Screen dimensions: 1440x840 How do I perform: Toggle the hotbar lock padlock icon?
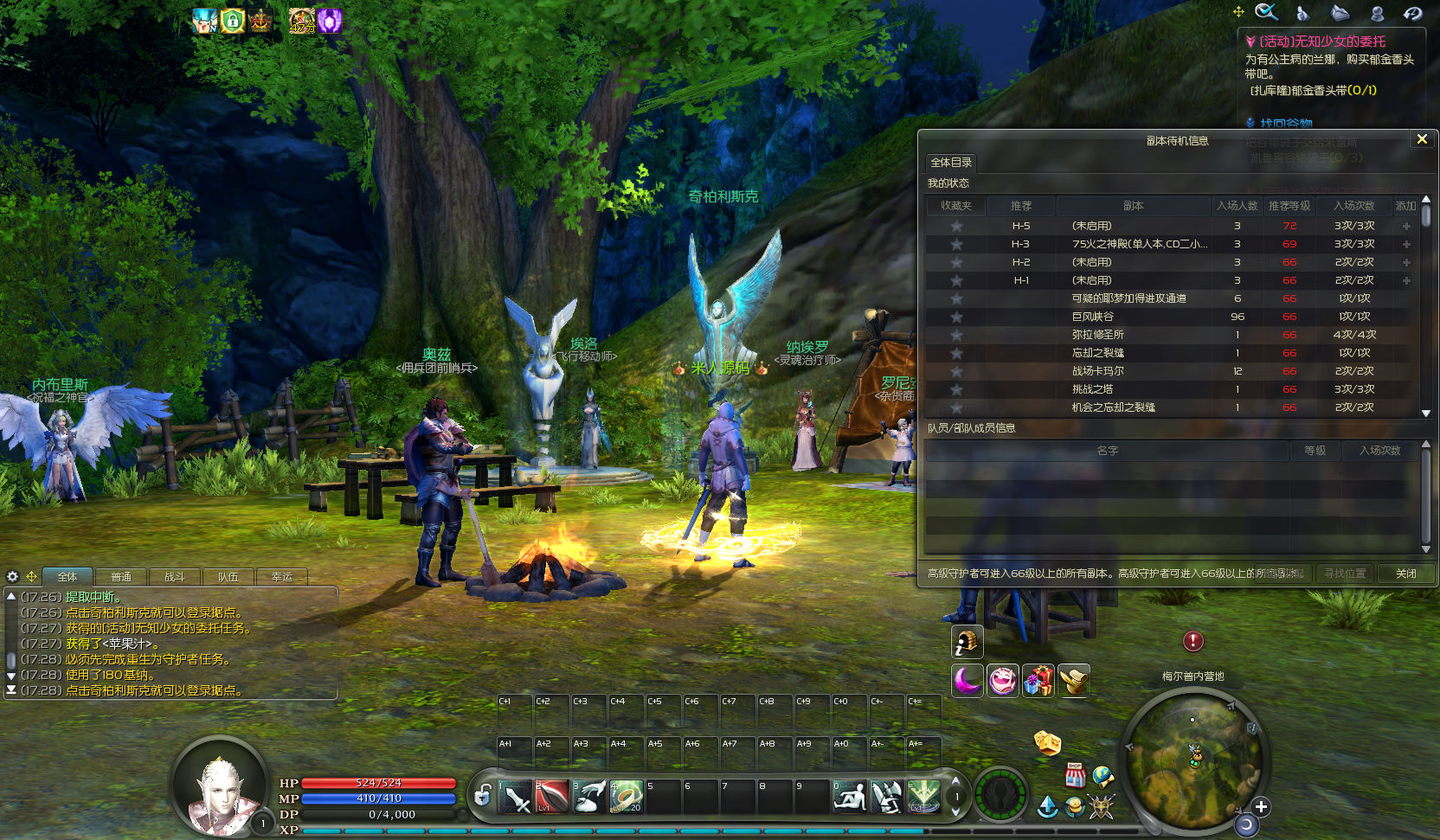point(483,795)
